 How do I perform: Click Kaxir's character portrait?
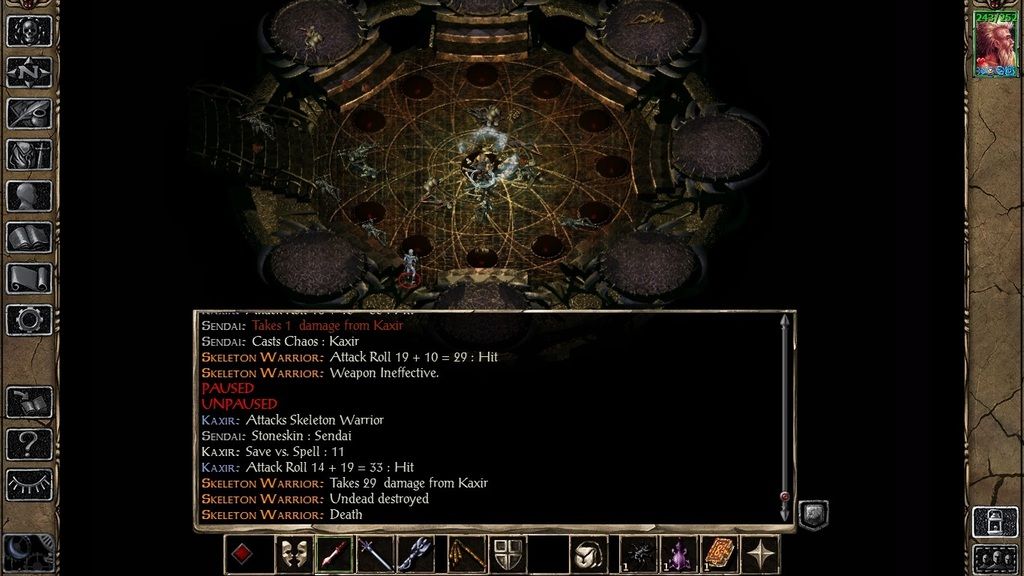[995, 45]
